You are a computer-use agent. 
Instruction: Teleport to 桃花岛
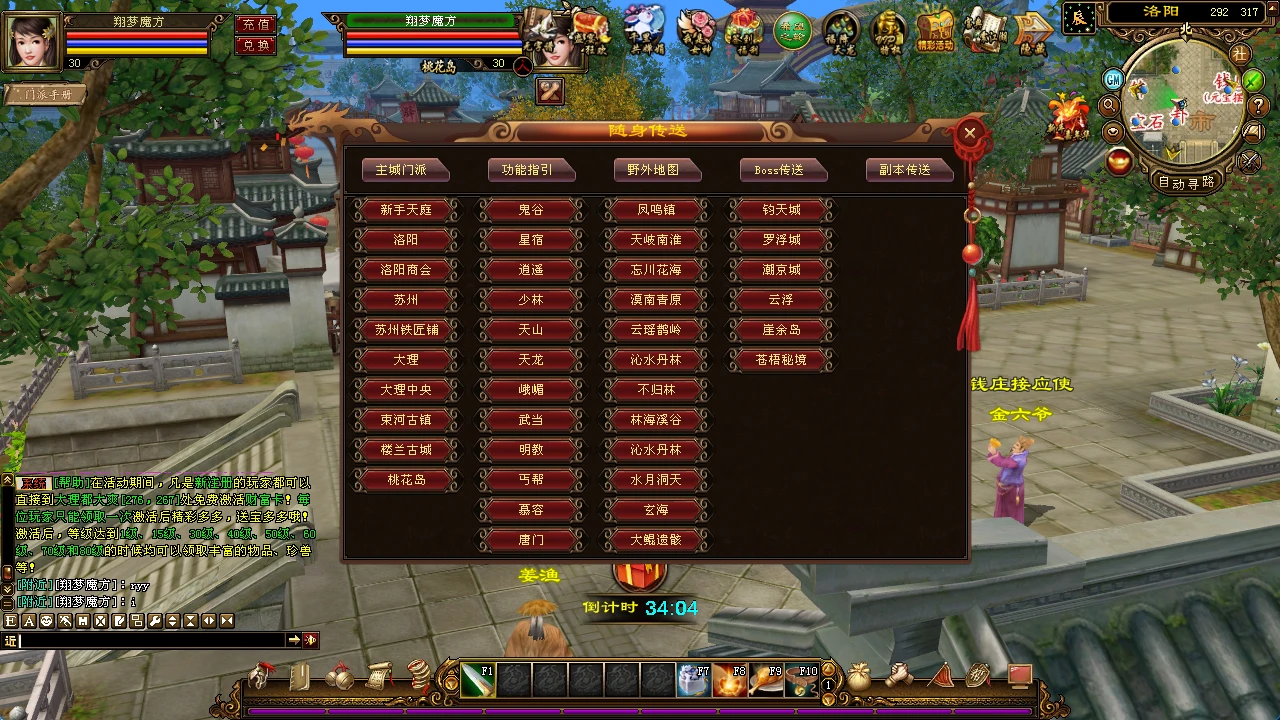[x=406, y=480]
